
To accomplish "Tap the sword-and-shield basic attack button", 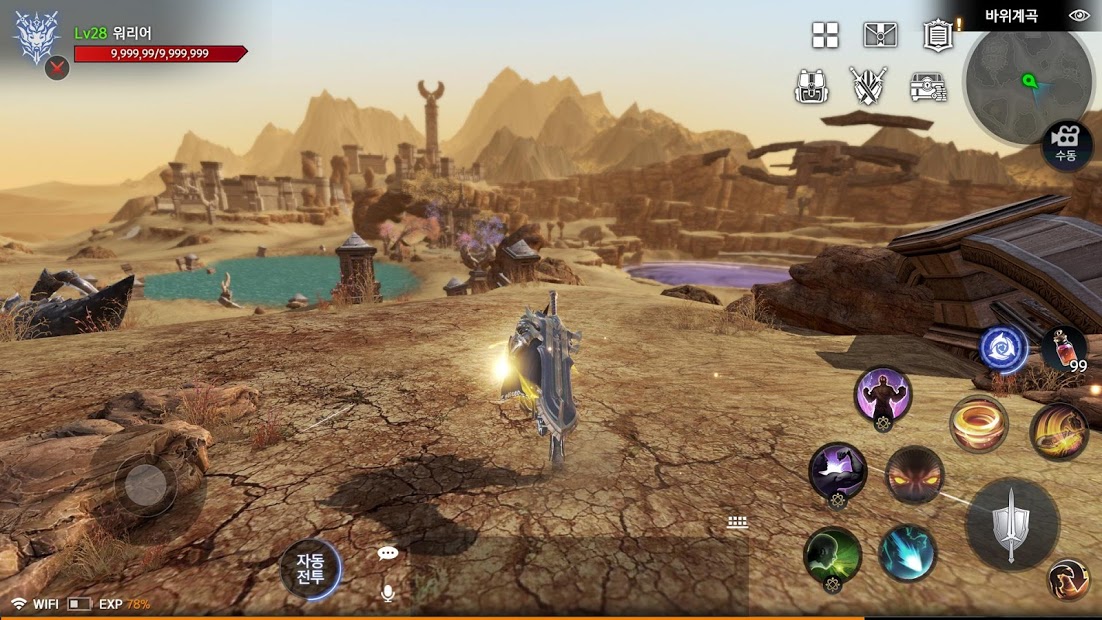I will [x=1012, y=524].
